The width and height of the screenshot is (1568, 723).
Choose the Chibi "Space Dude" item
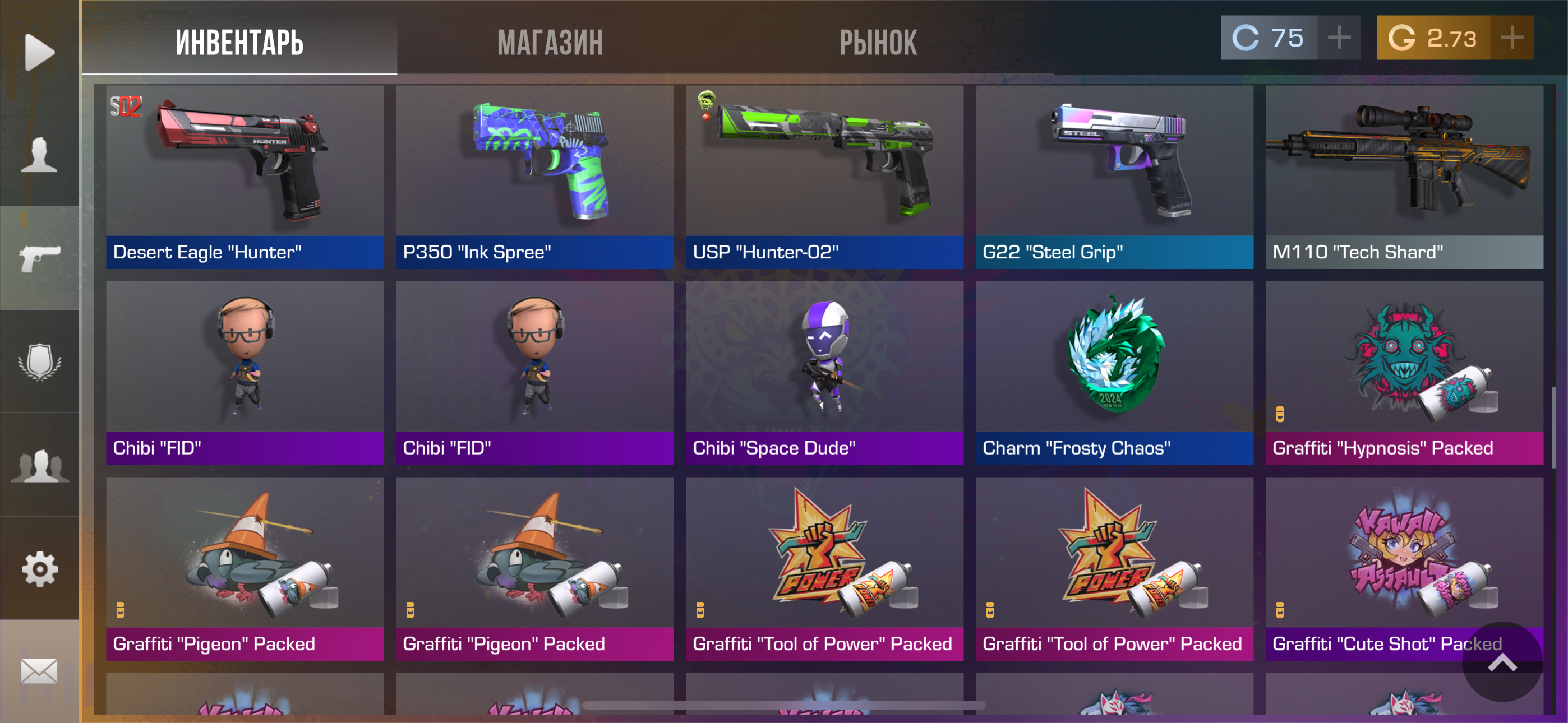point(824,373)
